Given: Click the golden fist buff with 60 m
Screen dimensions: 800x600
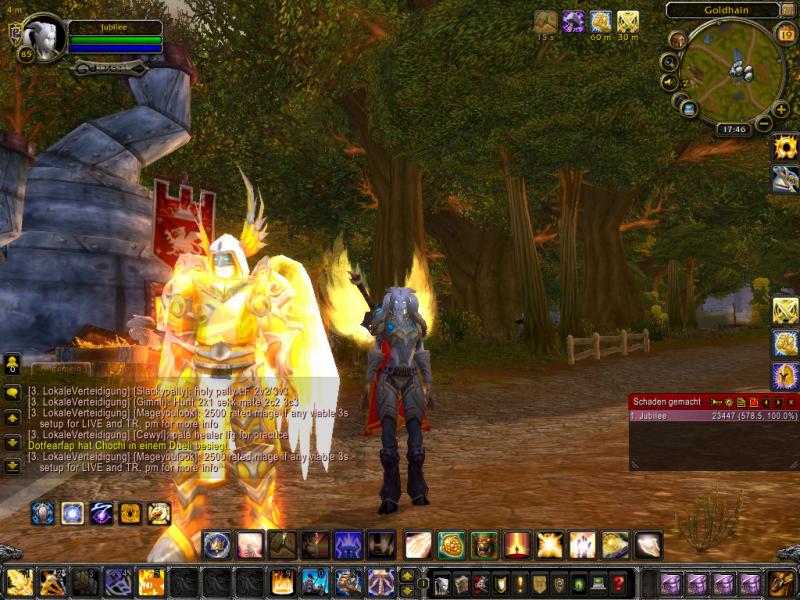Looking at the screenshot, I should (600, 21).
